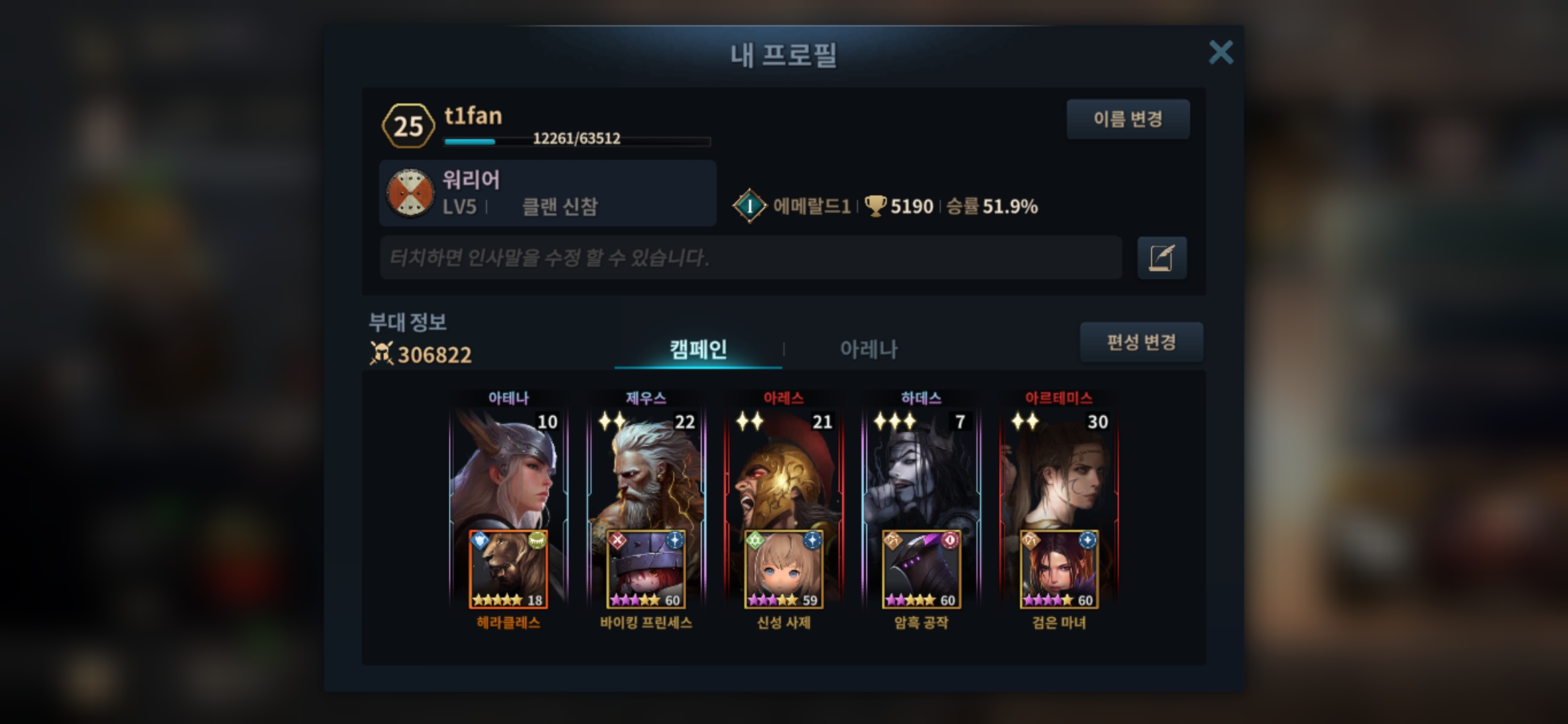Pick the 하데스 commander card

click(x=921, y=469)
